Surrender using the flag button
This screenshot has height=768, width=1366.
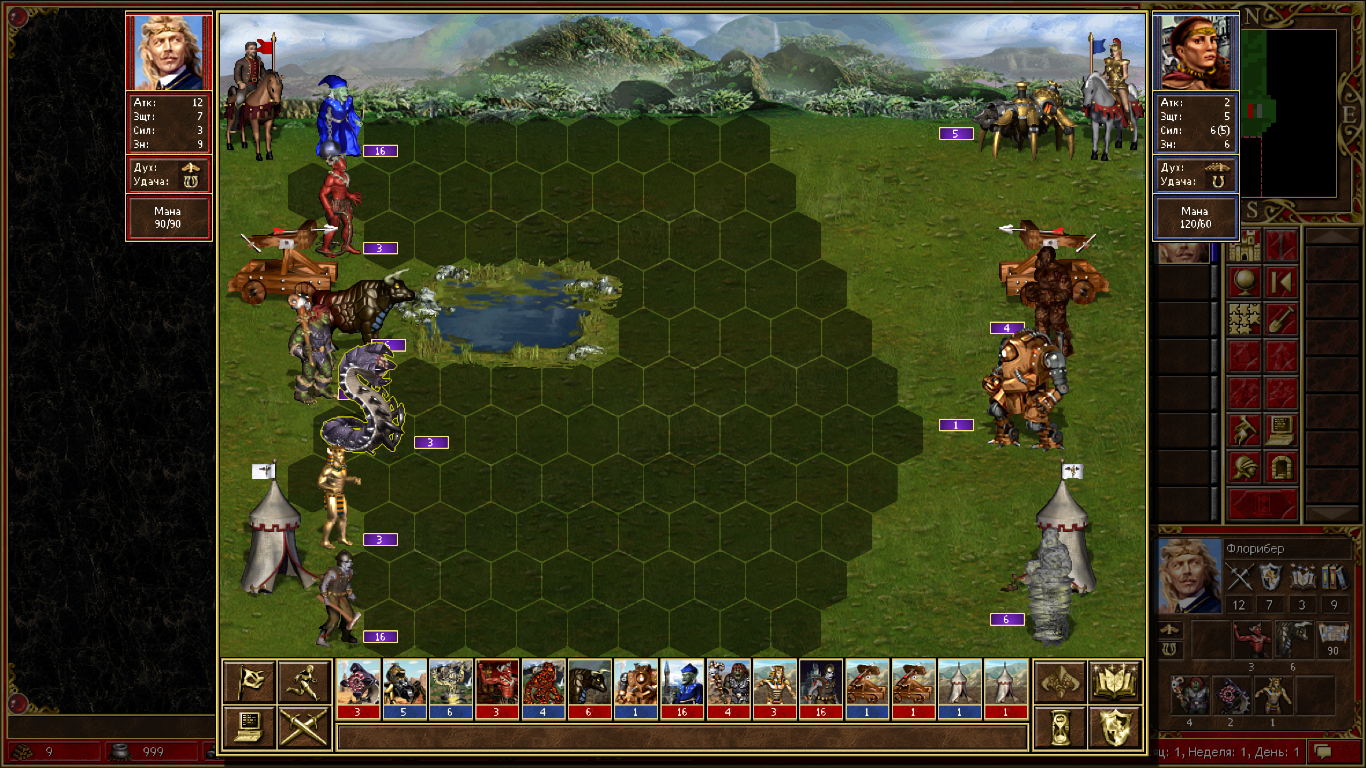(x=249, y=682)
